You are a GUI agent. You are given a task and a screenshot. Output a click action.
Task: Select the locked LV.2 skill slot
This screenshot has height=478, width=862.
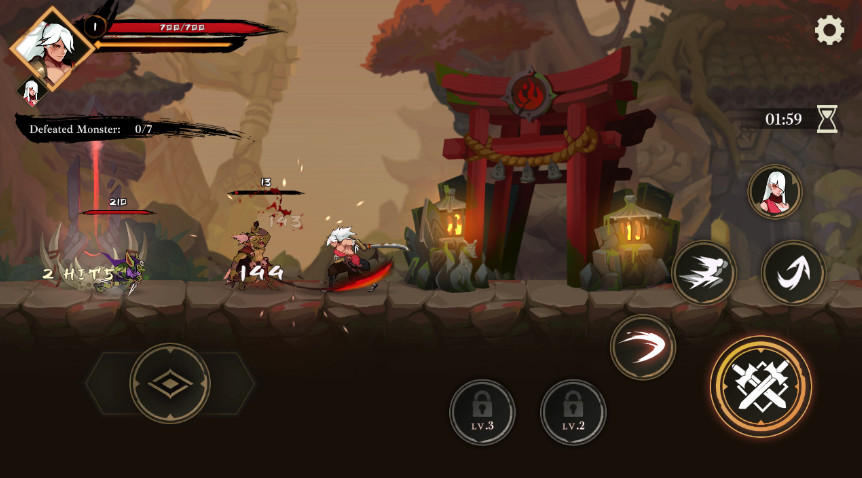point(573,411)
